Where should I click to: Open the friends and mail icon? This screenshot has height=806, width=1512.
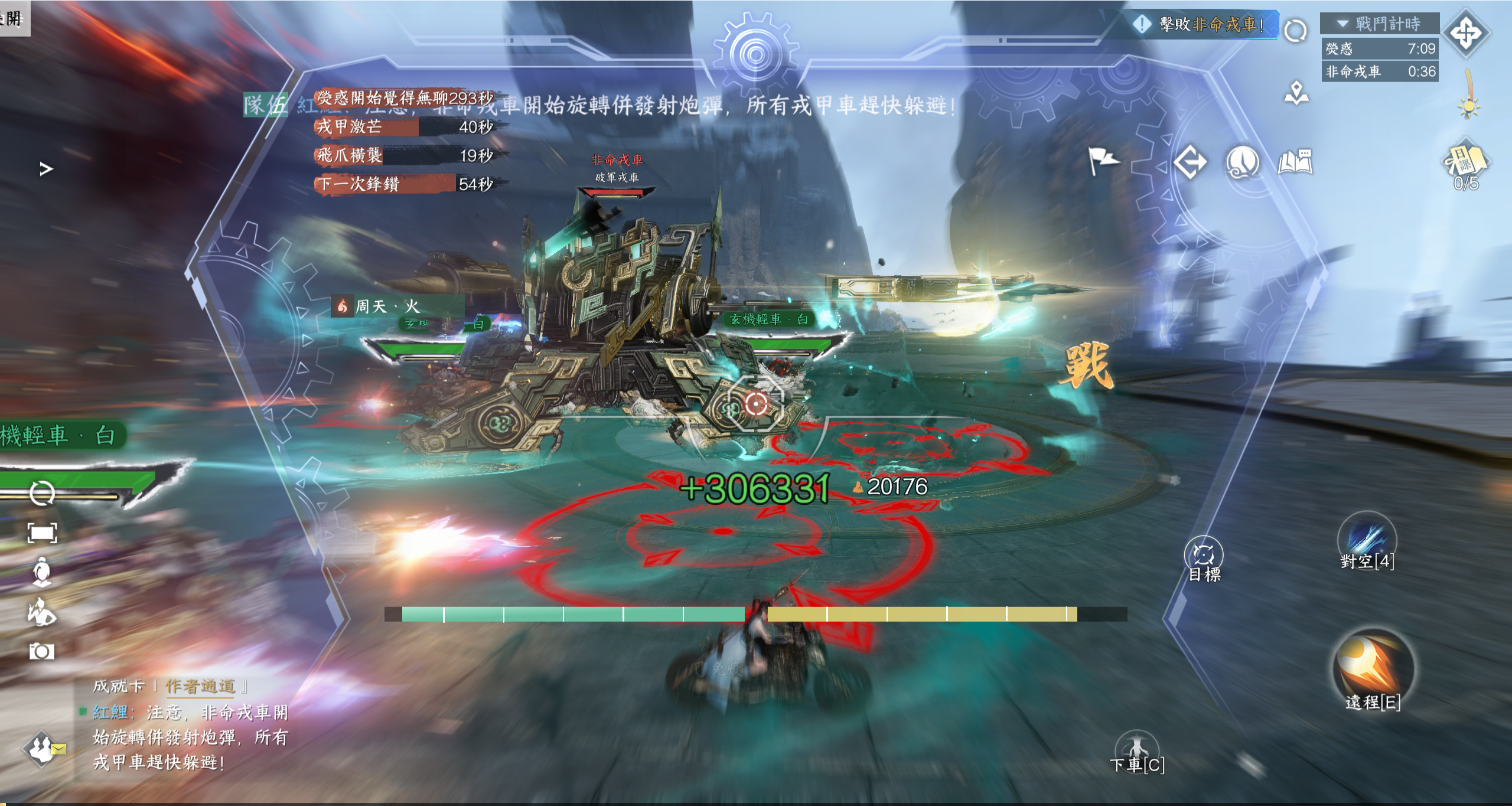coord(43,749)
